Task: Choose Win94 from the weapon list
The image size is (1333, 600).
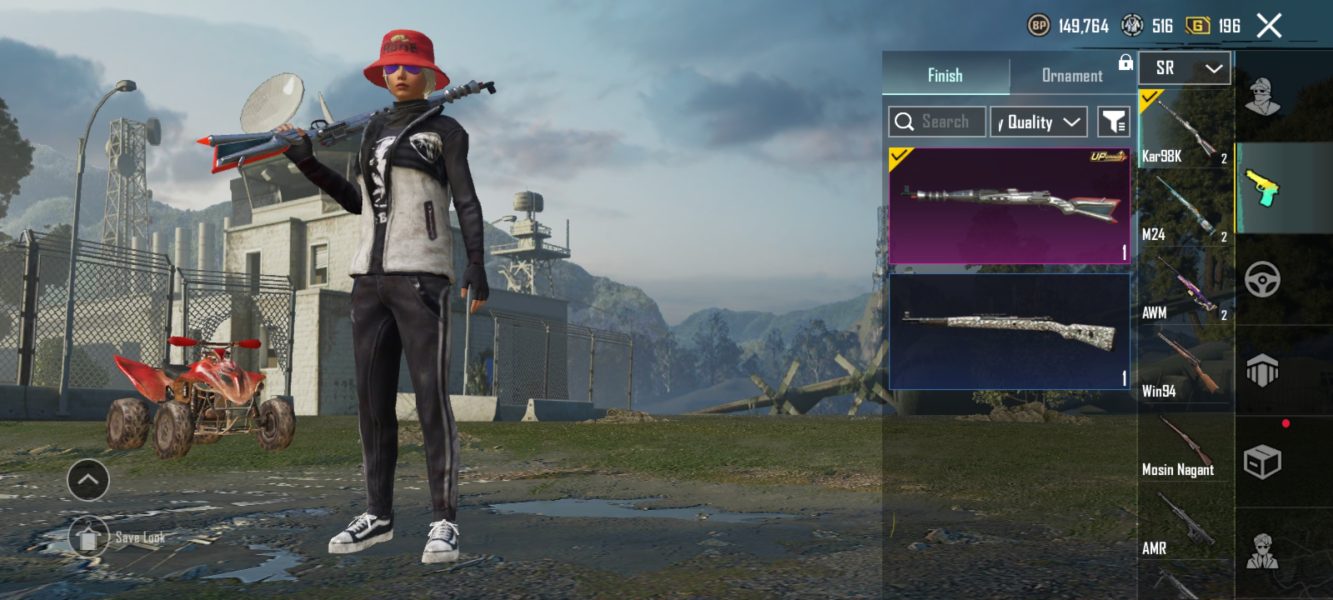Action: point(1186,365)
